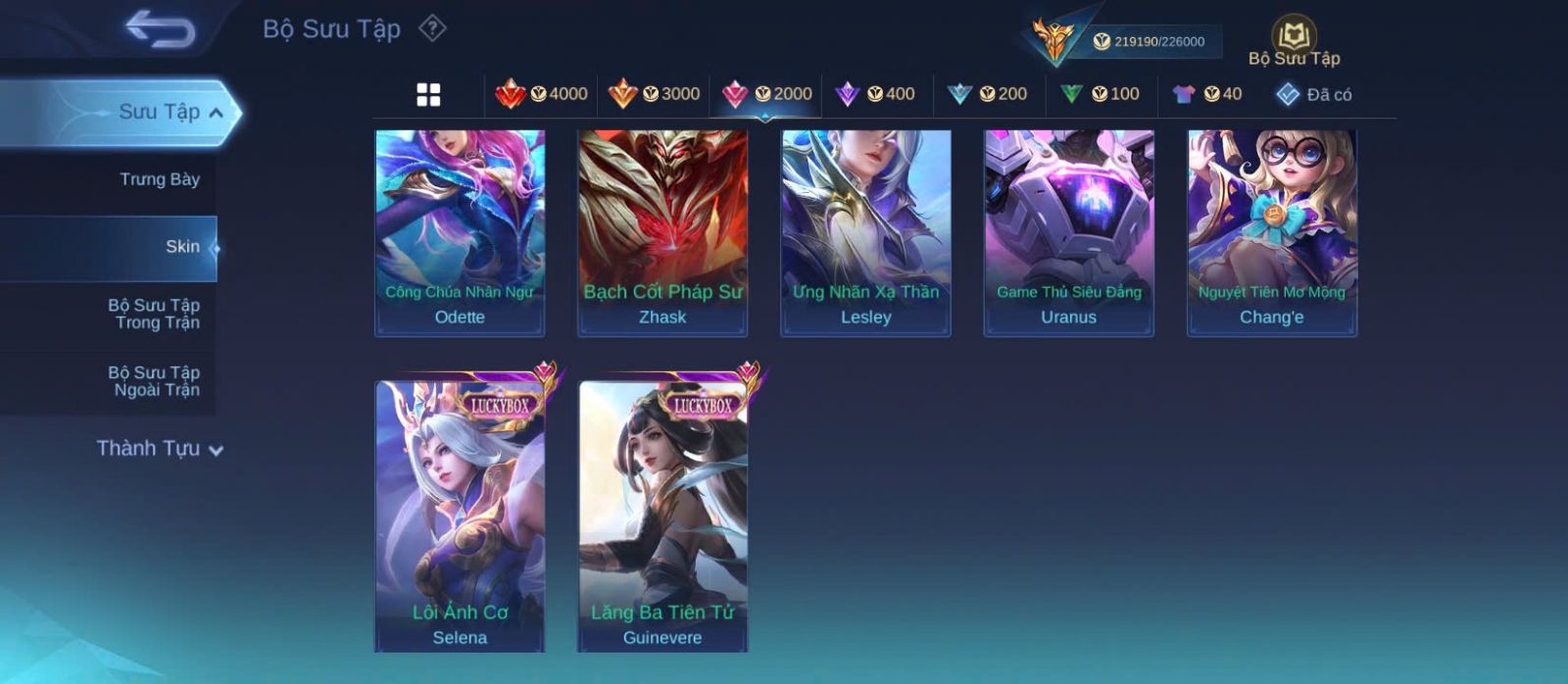Image resolution: width=1568 pixels, height=684 pixels.
Task: Switch to the 4000 points tier tab
Action: tap(542, 94)
